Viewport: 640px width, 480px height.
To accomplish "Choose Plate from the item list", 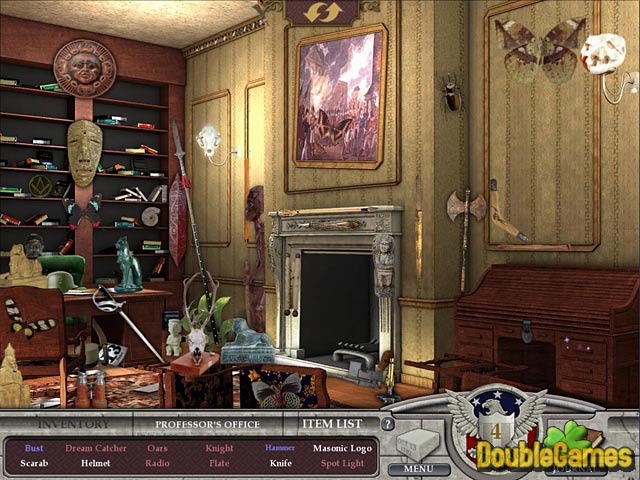I will click(219, 463).
